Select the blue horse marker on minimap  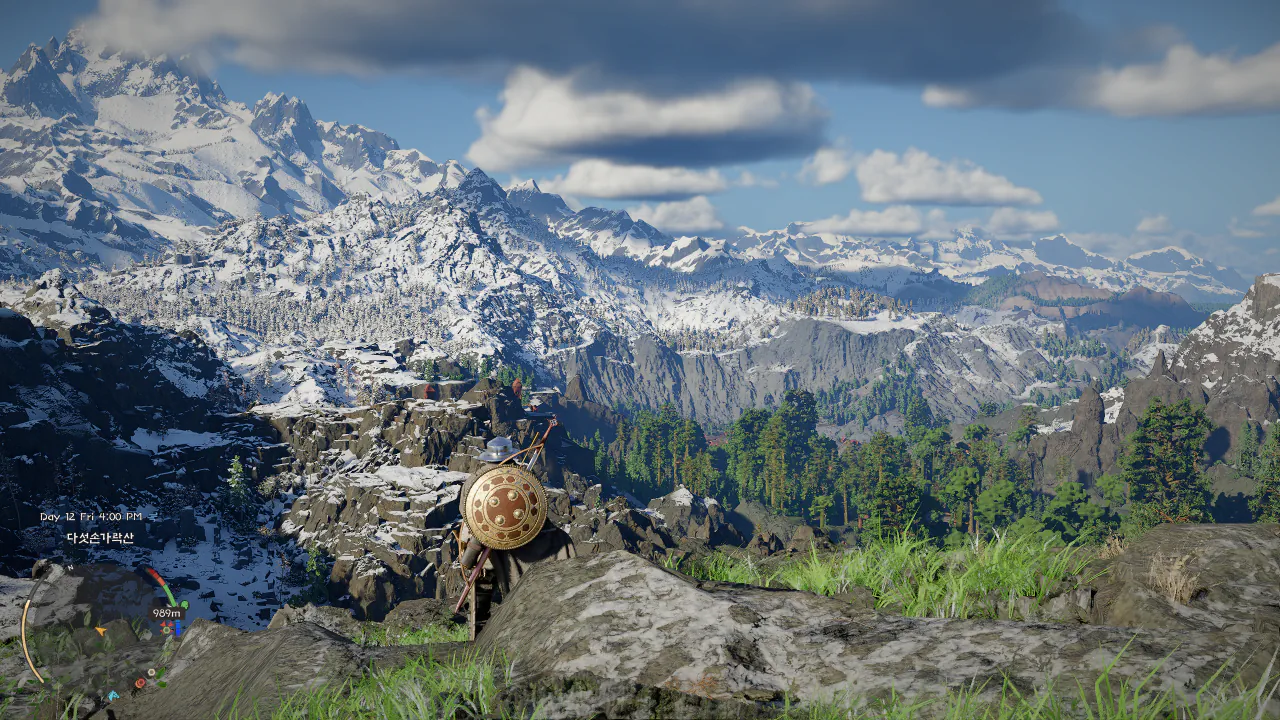pos(113,694)
